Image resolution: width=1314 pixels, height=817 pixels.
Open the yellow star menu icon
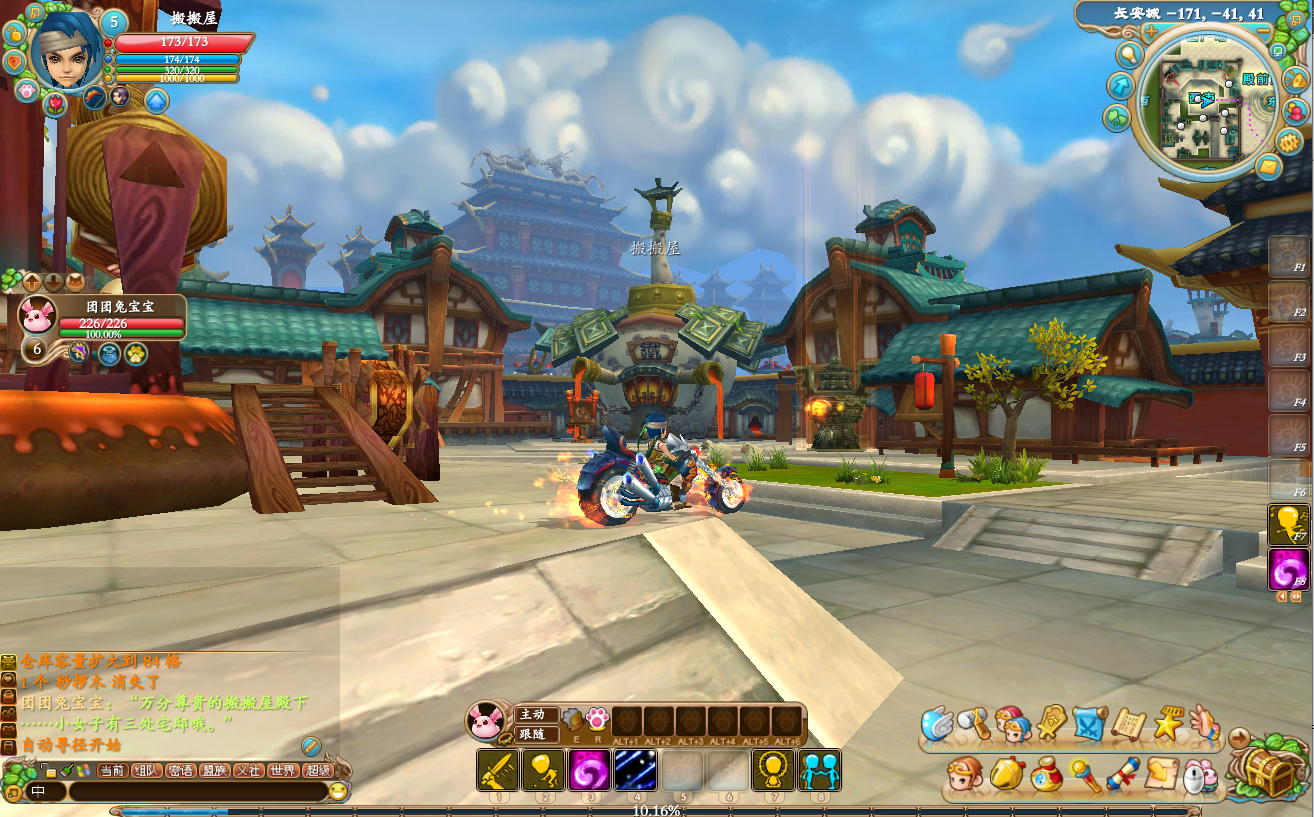(x=1168, y=724)
